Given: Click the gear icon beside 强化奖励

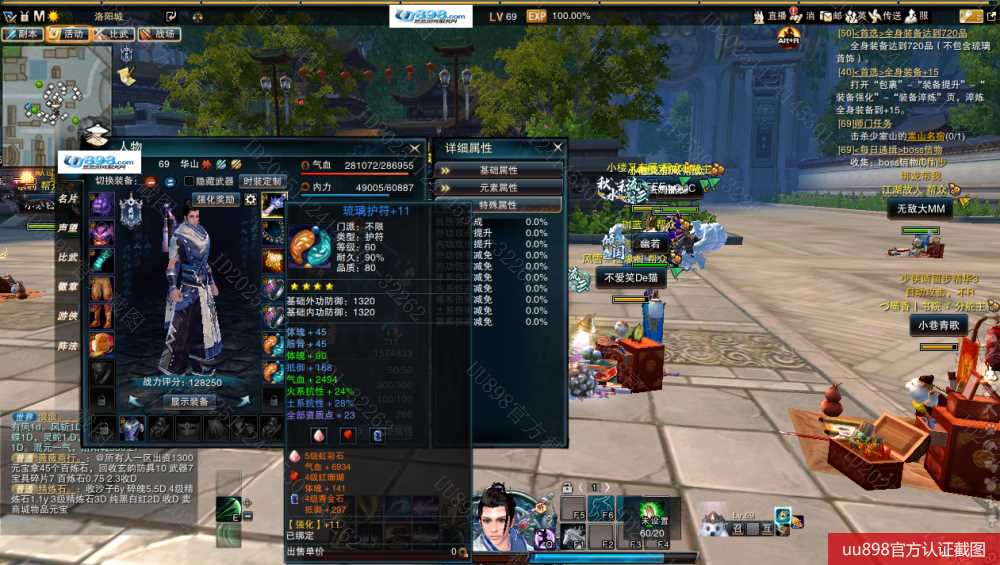Looking at the screenshot, I should tap(251, 199).
